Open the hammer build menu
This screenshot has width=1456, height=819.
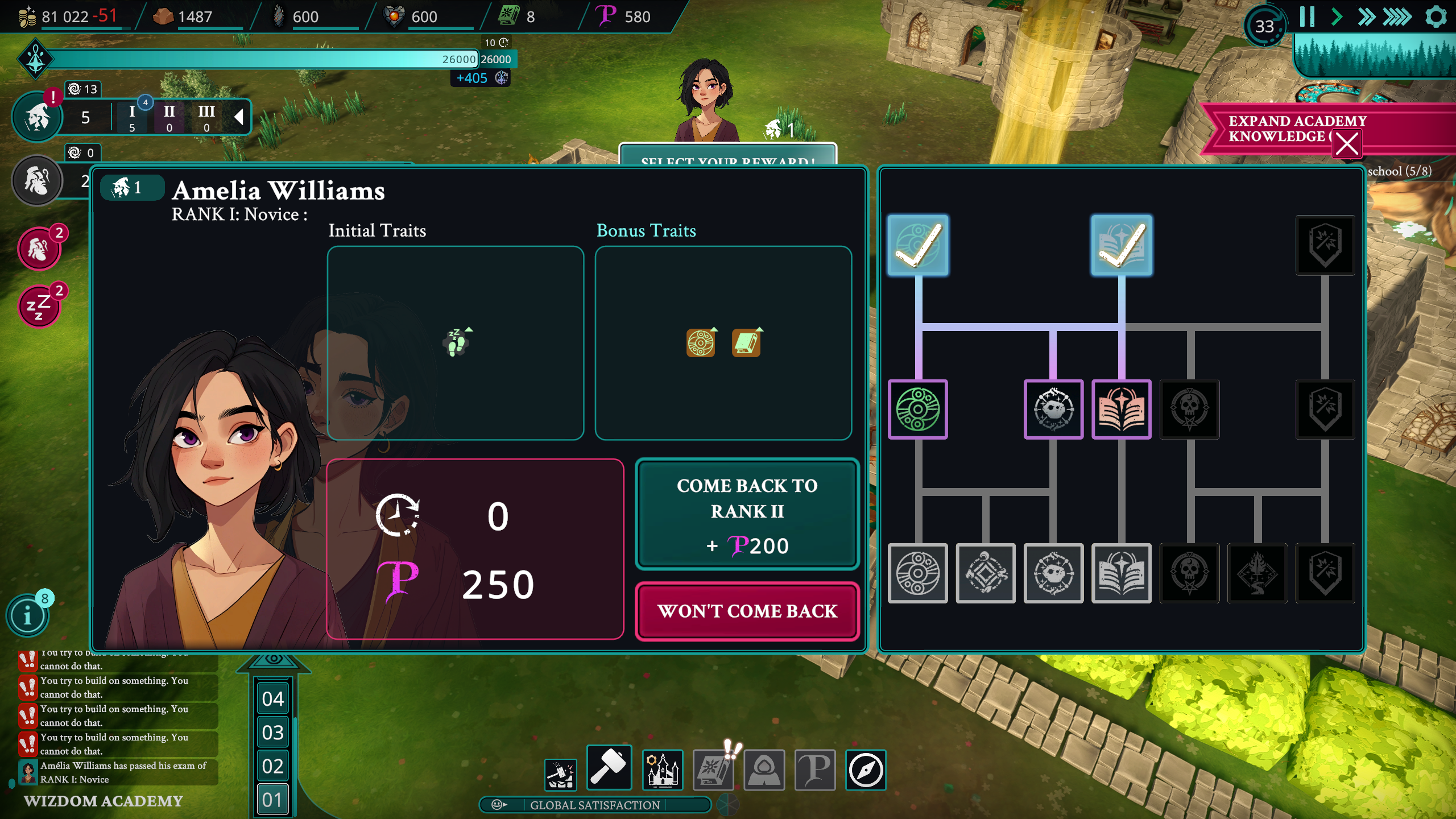coord(609,768)
